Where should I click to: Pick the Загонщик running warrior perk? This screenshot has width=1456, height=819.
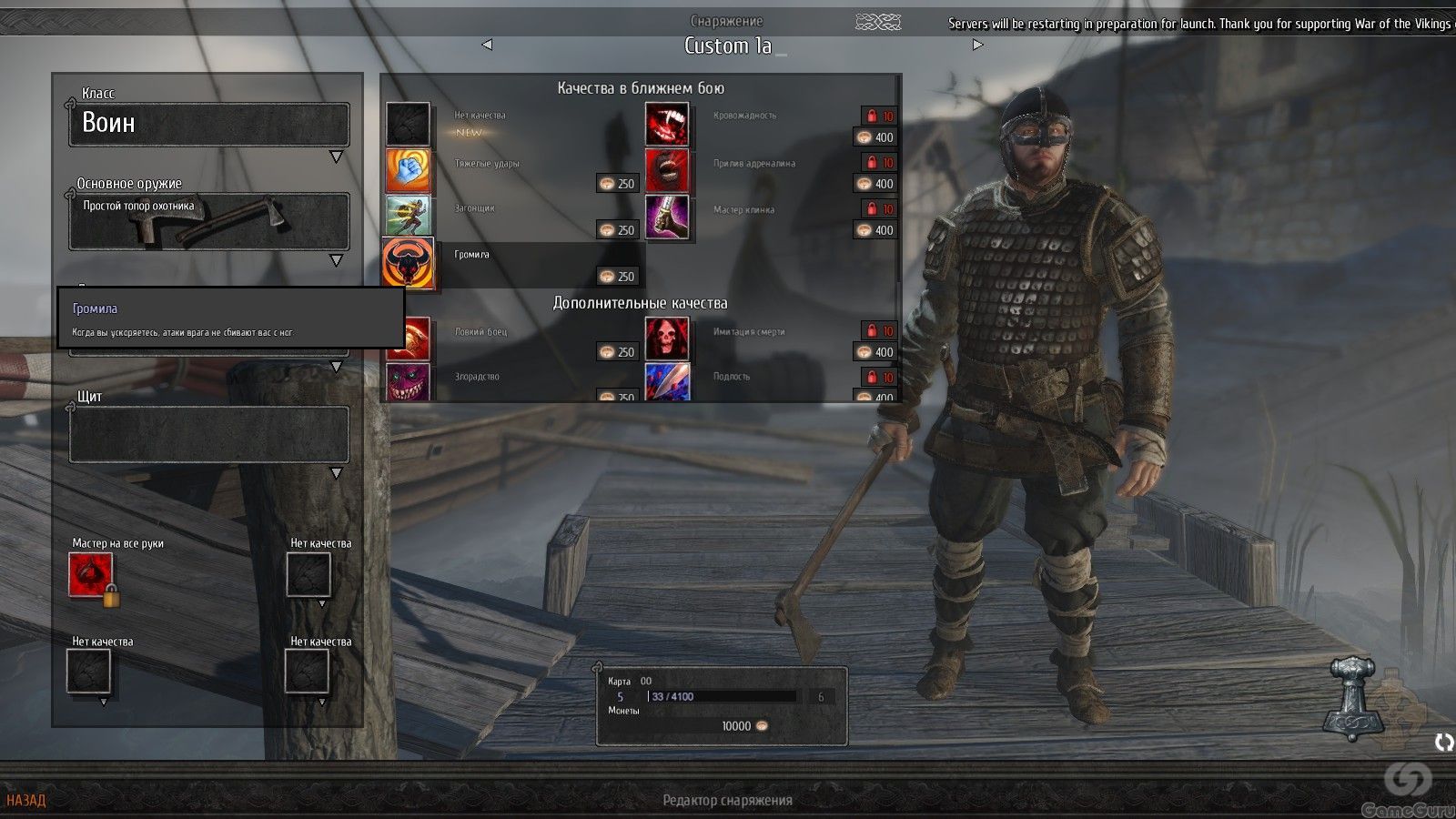[x=408, y=217]
